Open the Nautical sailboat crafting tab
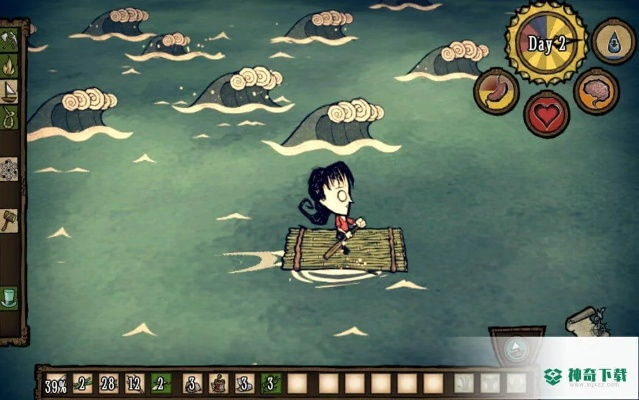Viewport: 639px width, 400px height. pos(9,93)
